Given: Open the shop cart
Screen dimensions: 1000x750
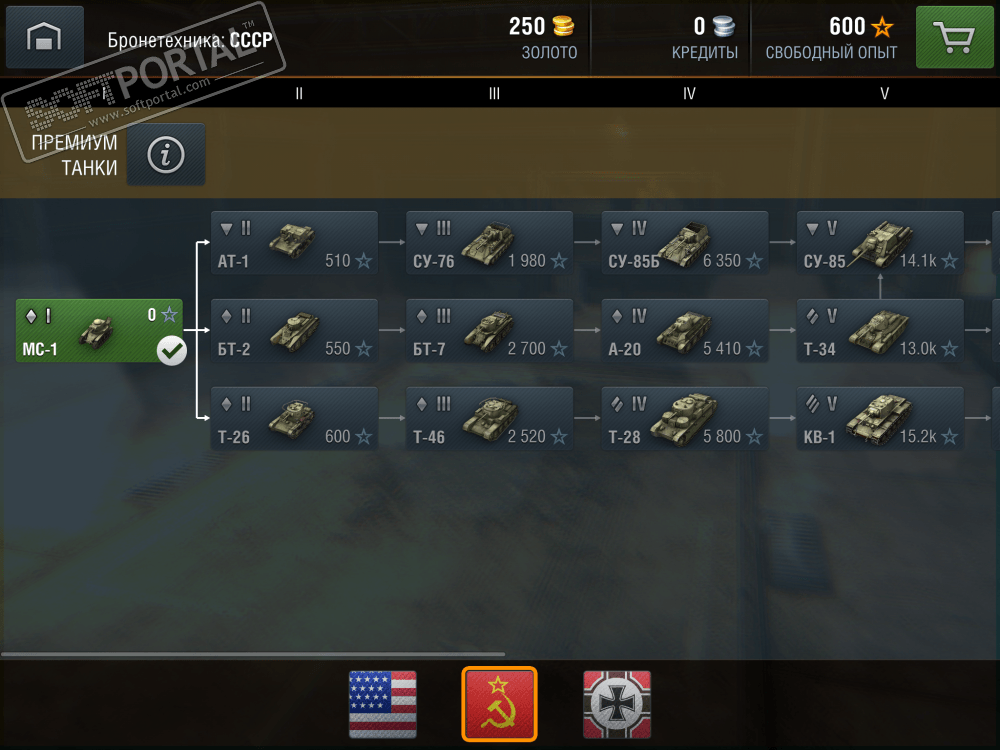Looking at the screenshot, I should pos(954,38).
